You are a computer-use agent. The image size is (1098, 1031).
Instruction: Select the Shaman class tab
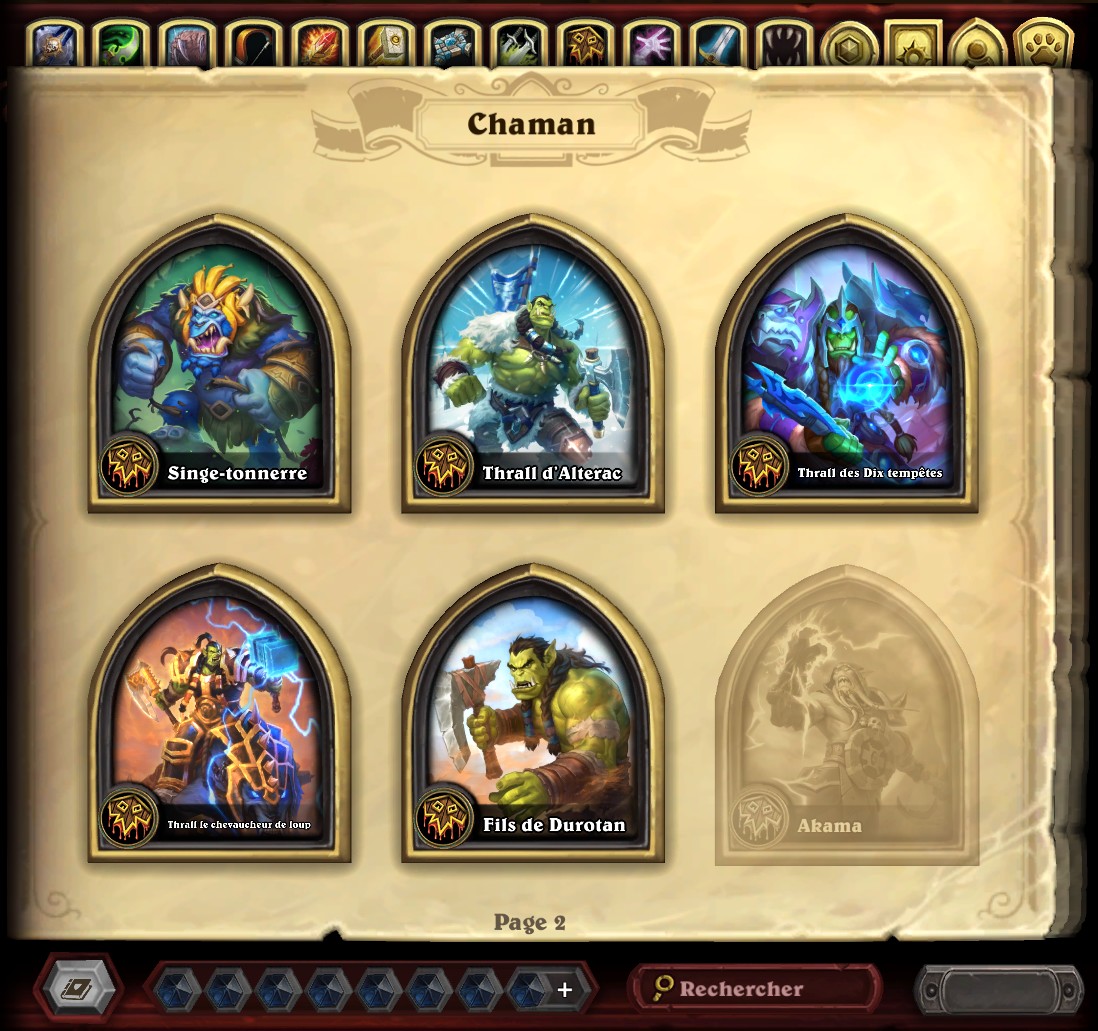(584, 44)
